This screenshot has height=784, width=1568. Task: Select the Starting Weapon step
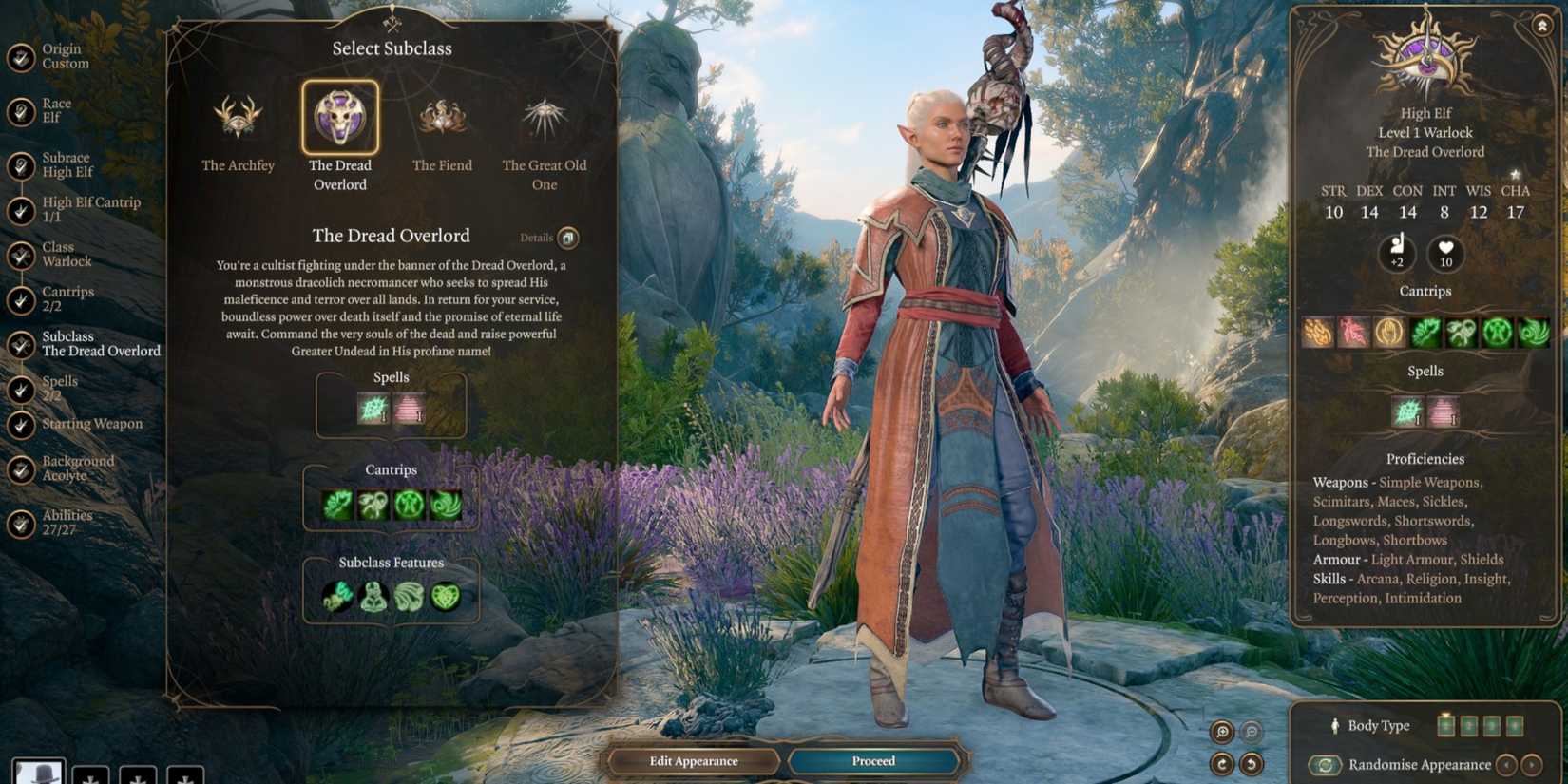[91, 424]
